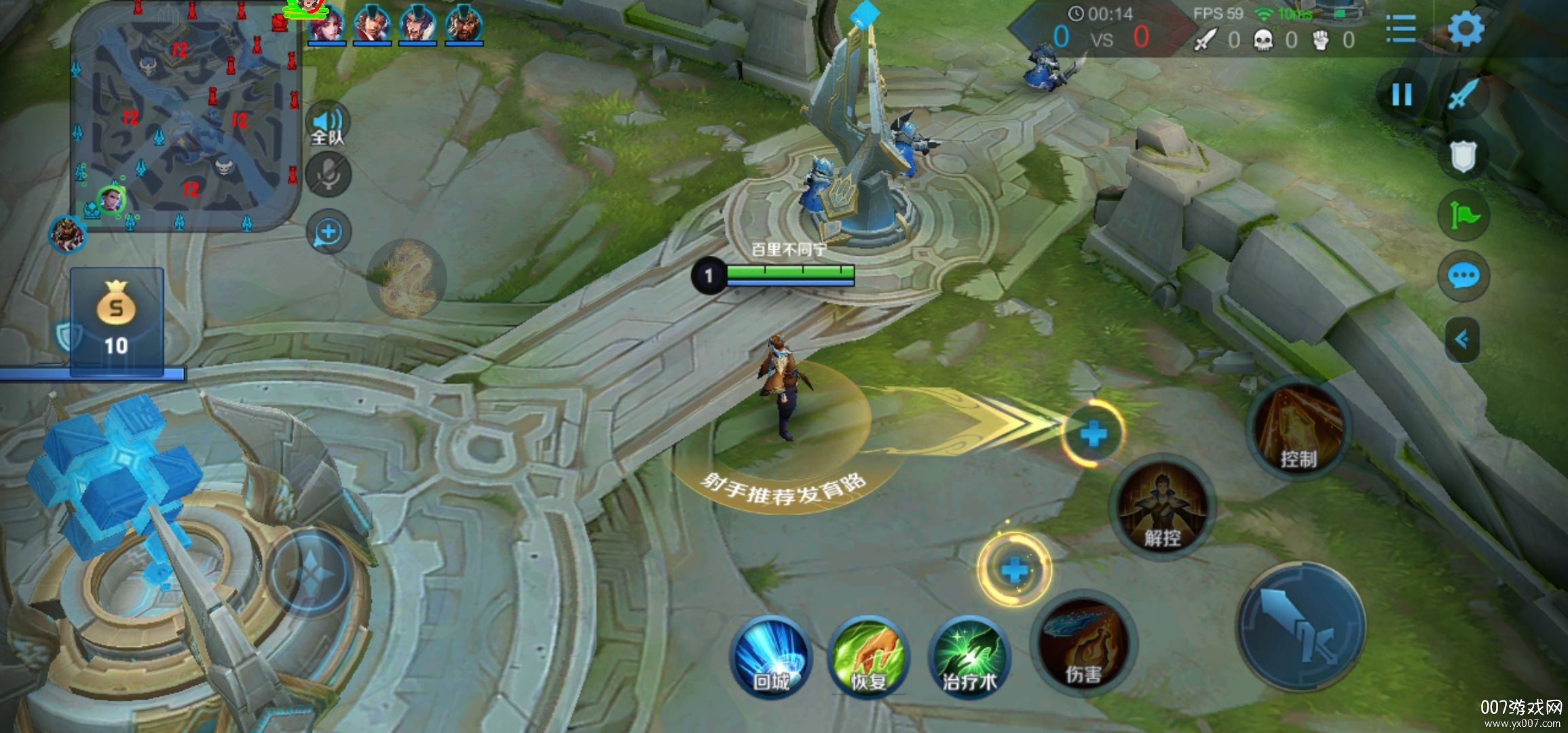1568x733 pixels.
Task: Send the green flag signal
Action: pyautogui.click(x=1463, y=216)
